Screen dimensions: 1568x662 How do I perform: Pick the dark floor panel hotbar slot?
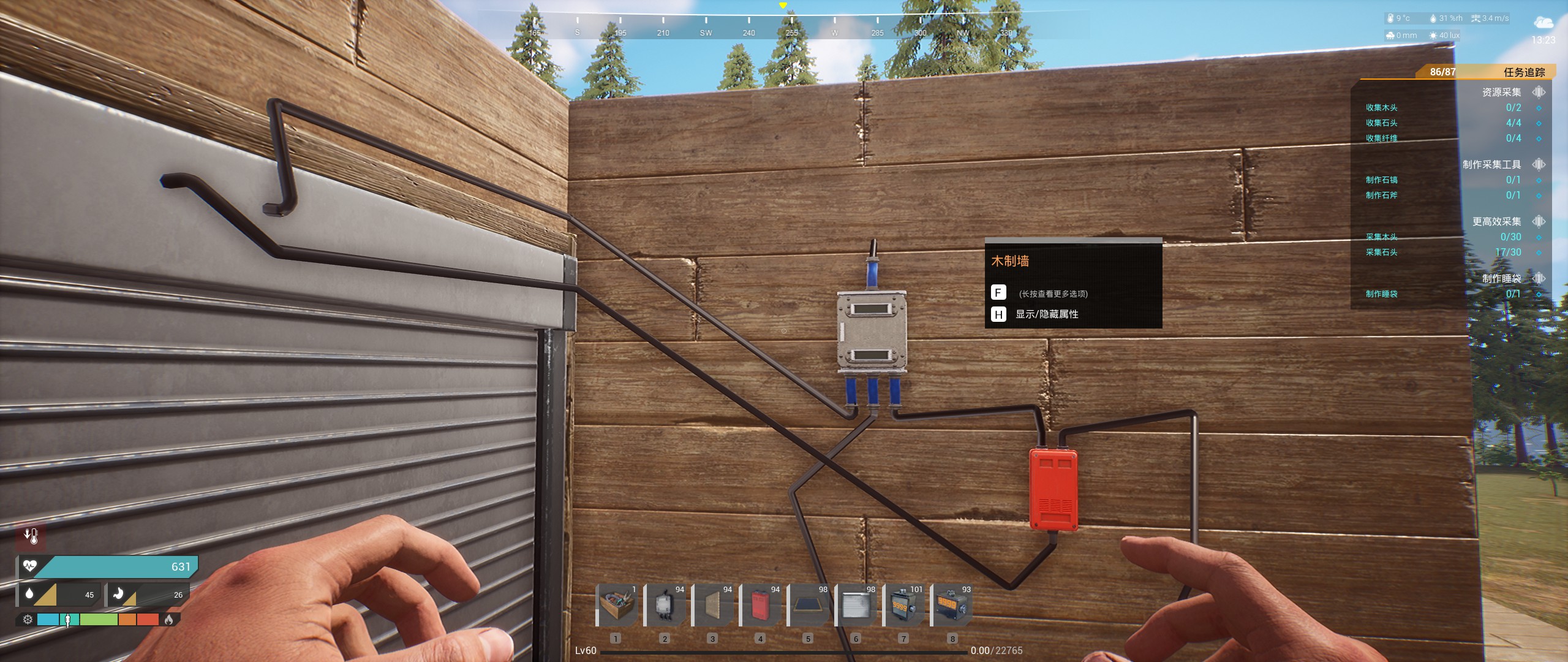pyautogui.click(x=808, y=605)
